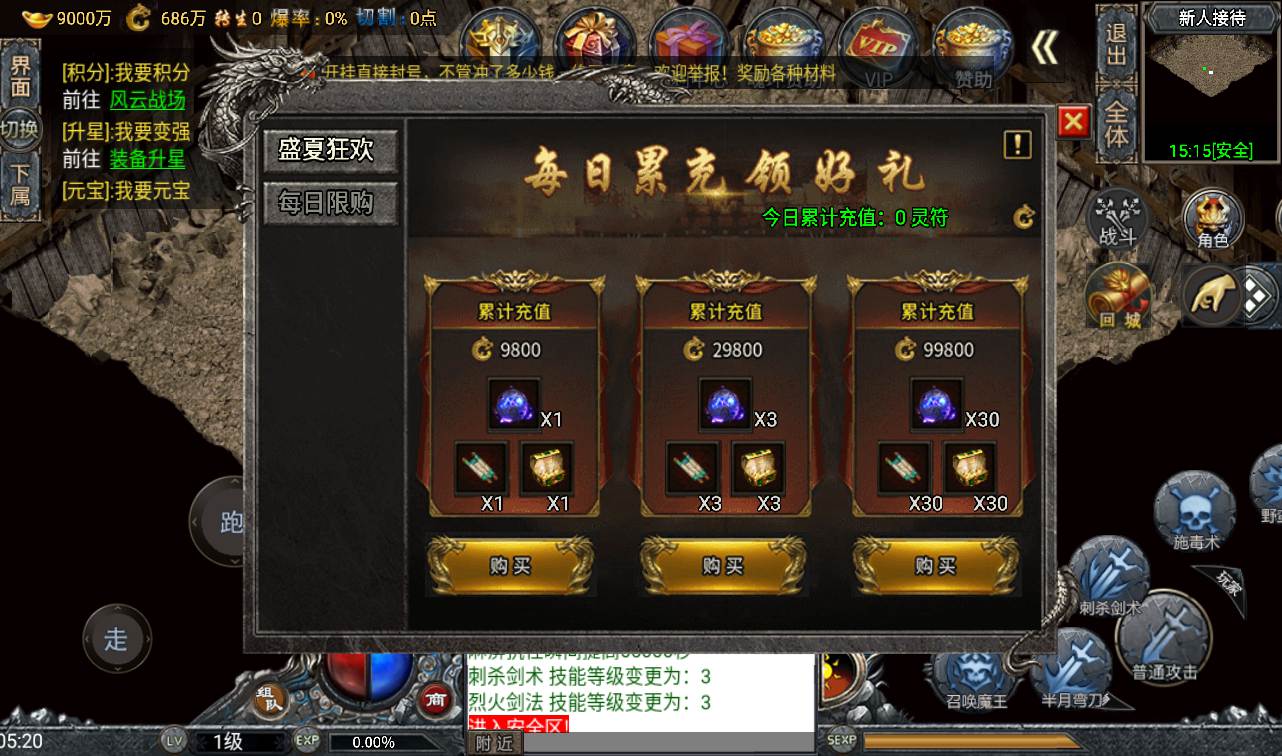Viewport: 1282px width, 756px height.
Task: Close the daily recharge gift window
Action: [x=1073, y=122]
